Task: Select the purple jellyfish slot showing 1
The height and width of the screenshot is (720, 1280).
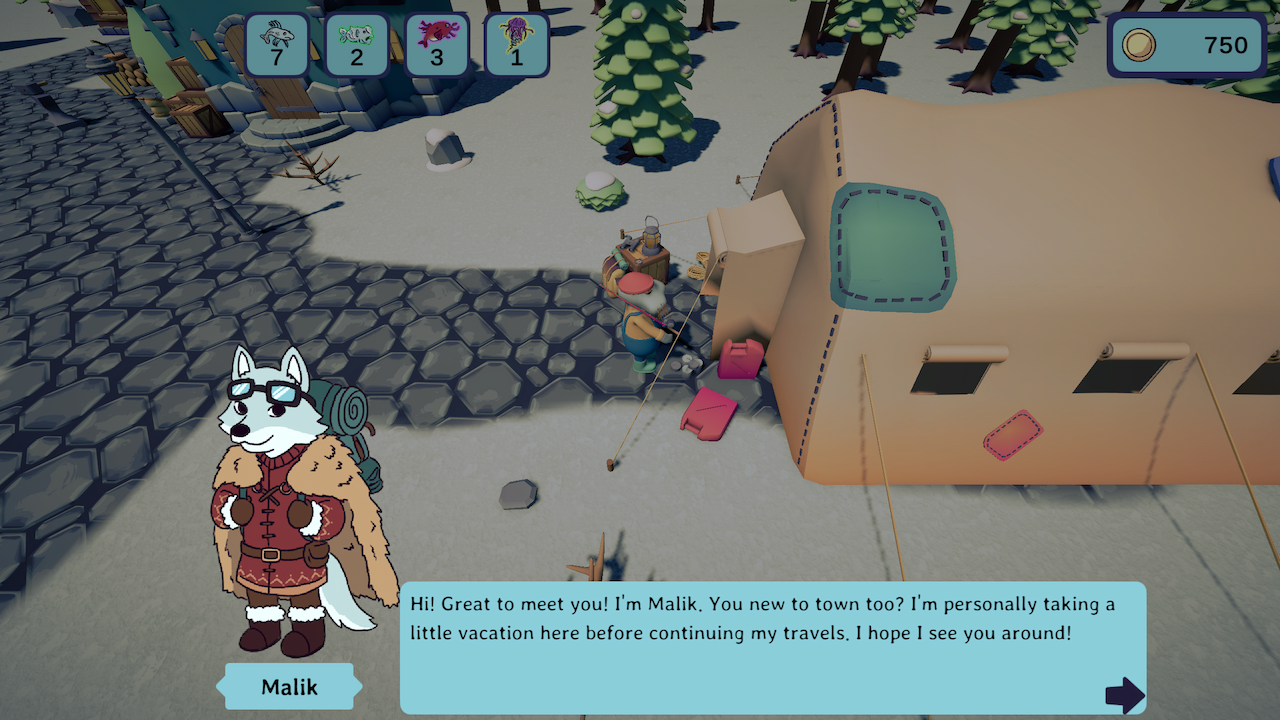Action: pos(517,45)
